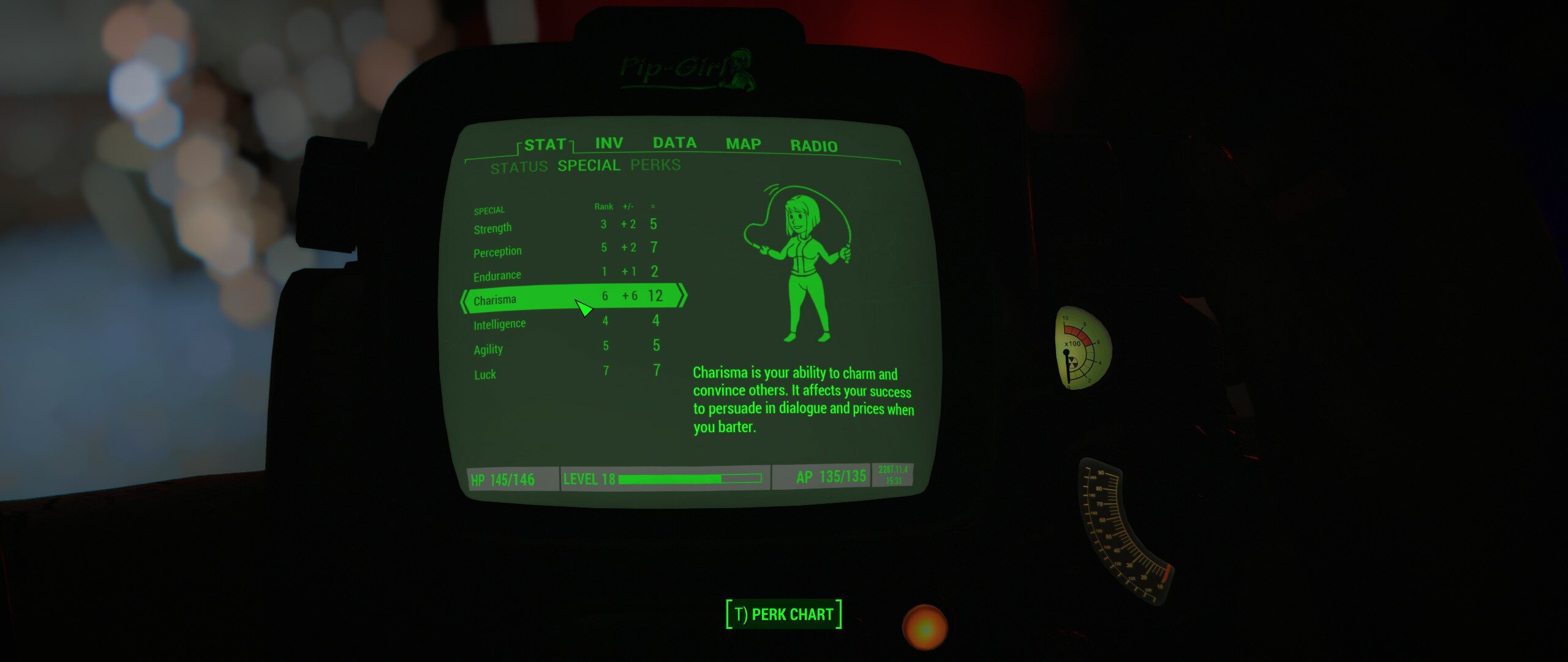
Task: Switch to the INV tab
Action: [x=609, y=143]
